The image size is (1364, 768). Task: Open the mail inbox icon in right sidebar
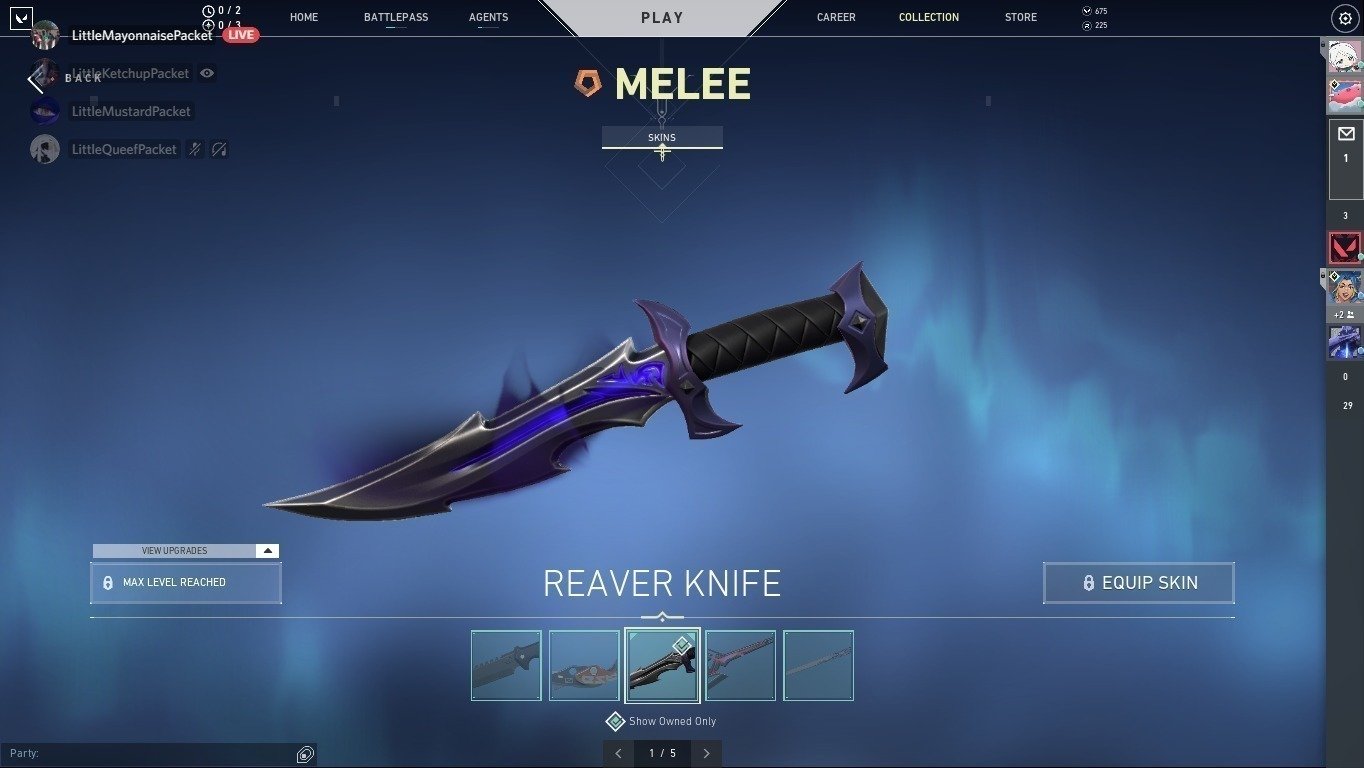pyautogui.click(x=1348, y=135)
